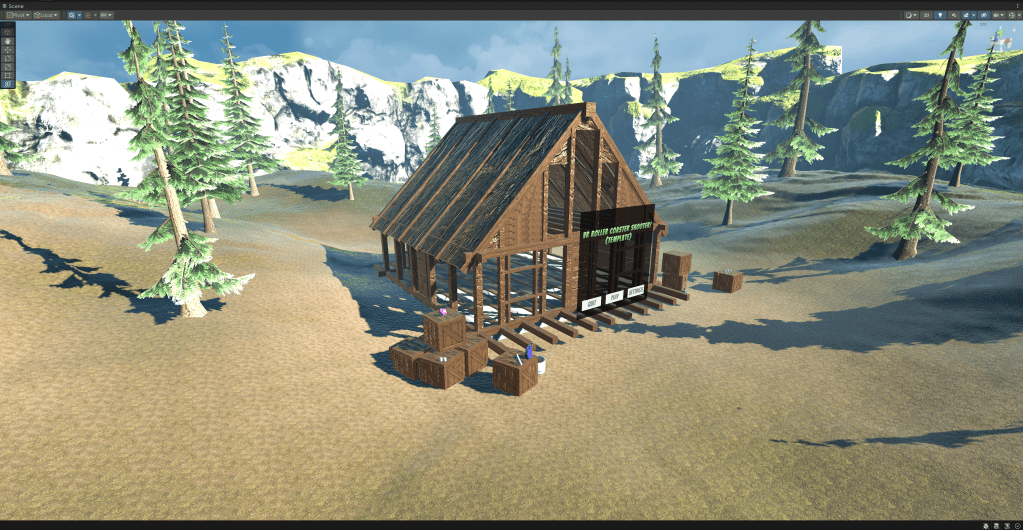Open Settings from the menu panel
Screen dimensions: 1023x530
(x=637, y=292)
